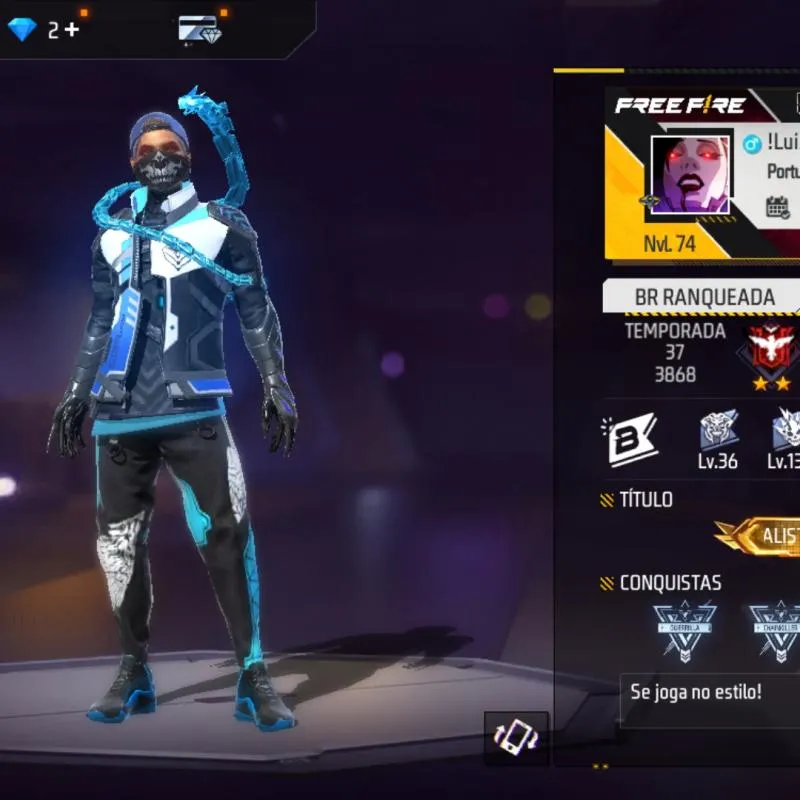Open the calendar icon on the profile card
Viewport: 800px width, 800px height.
[x=778, y=207]
